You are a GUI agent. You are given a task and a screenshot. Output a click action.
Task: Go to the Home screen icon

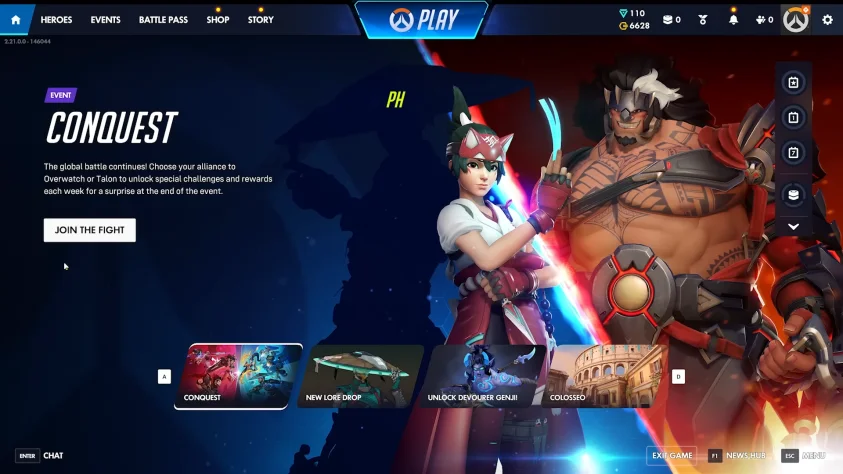[15, 19]
